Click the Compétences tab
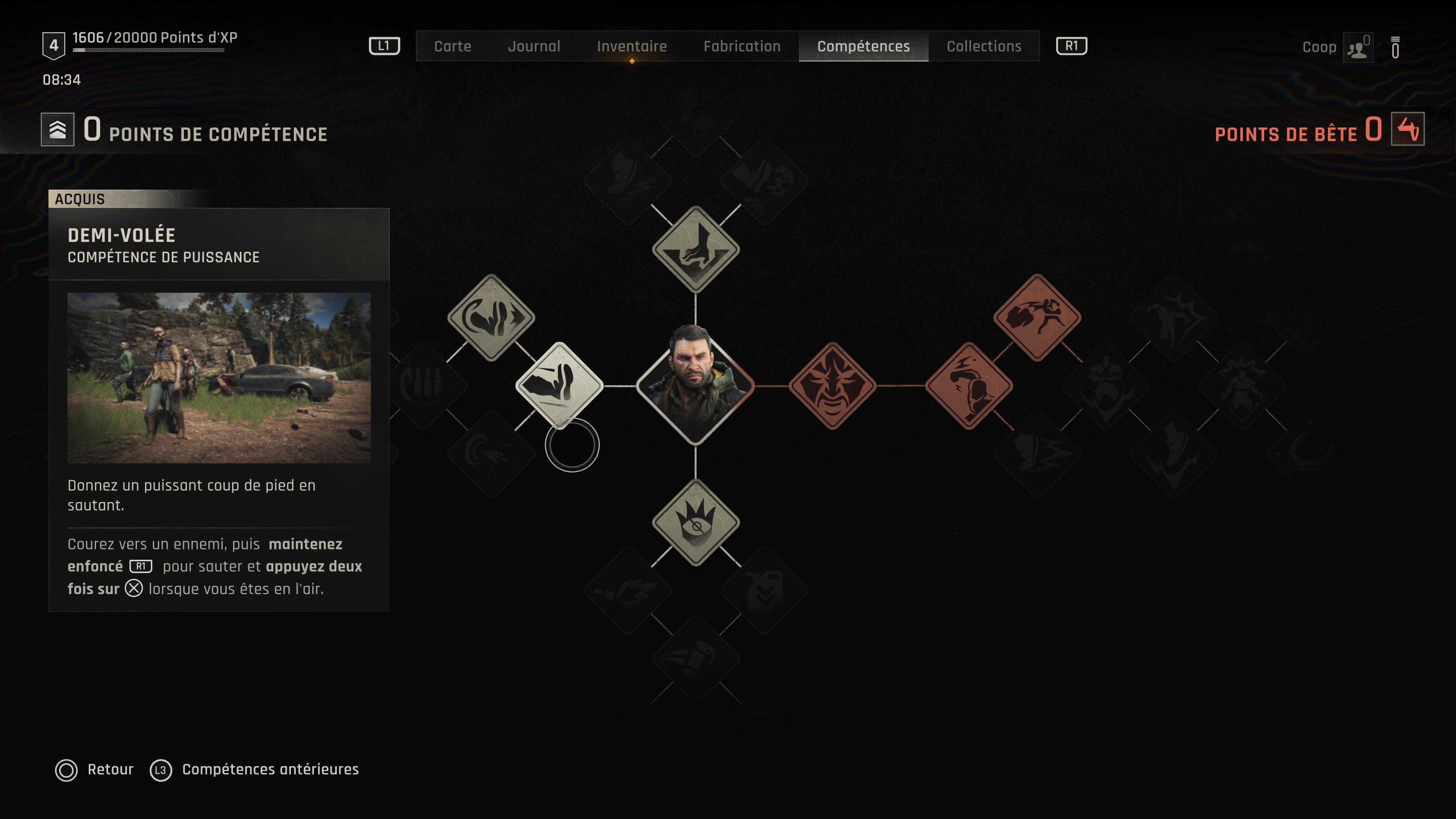This screenshot has width=1456, height=819. (863, 46)
